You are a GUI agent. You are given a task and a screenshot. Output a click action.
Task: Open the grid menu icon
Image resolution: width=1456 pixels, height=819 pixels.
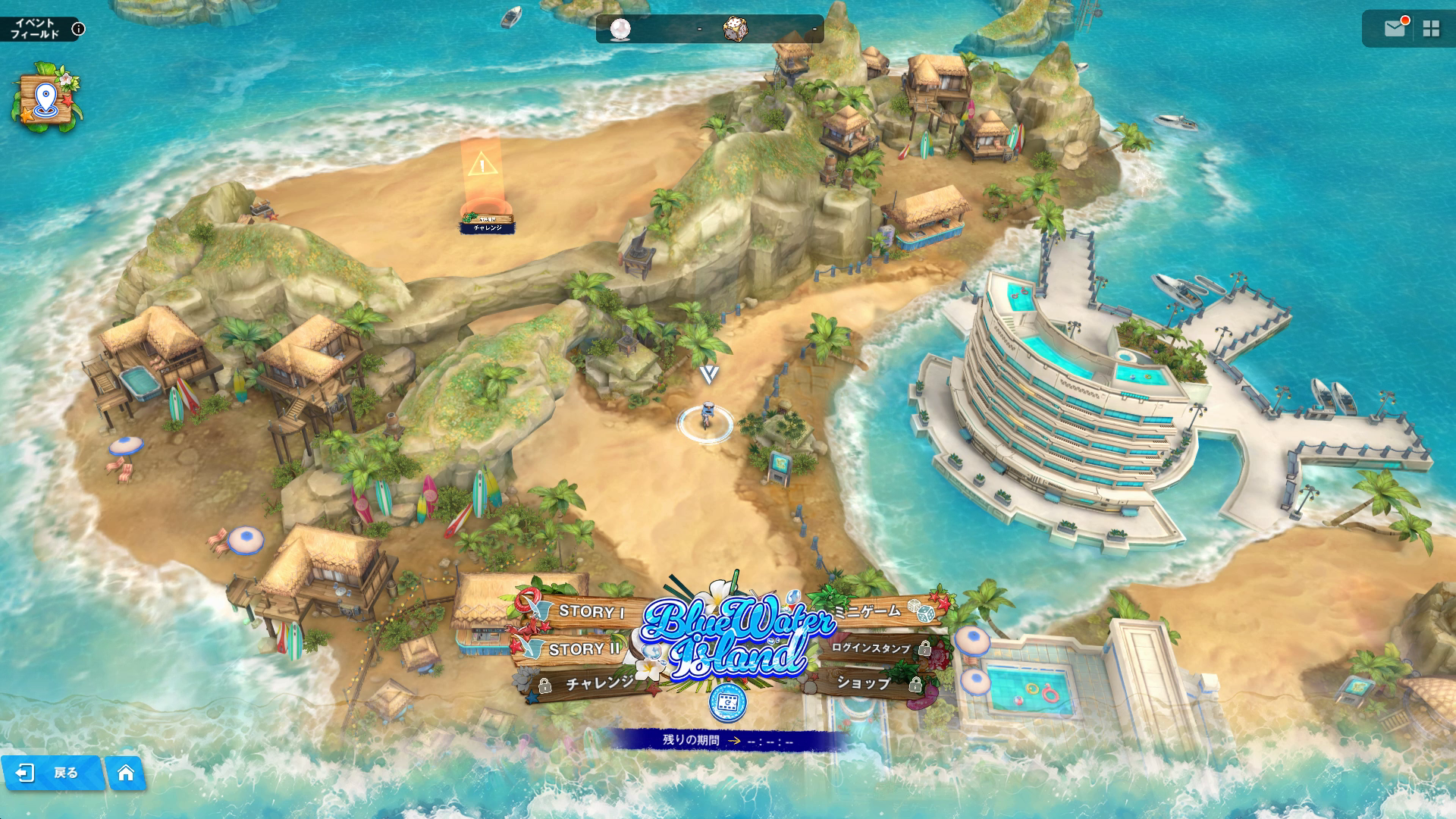click(x=1431, y=29)
